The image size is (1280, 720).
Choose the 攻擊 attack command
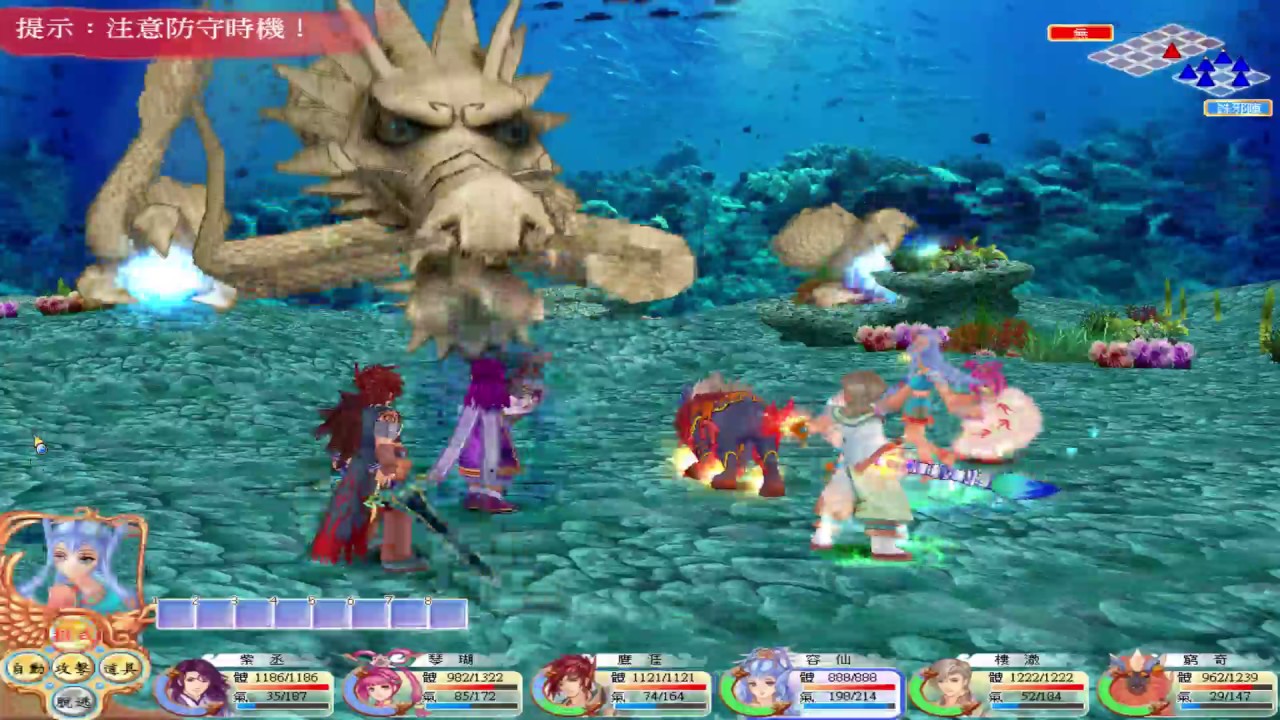(74, 668)
